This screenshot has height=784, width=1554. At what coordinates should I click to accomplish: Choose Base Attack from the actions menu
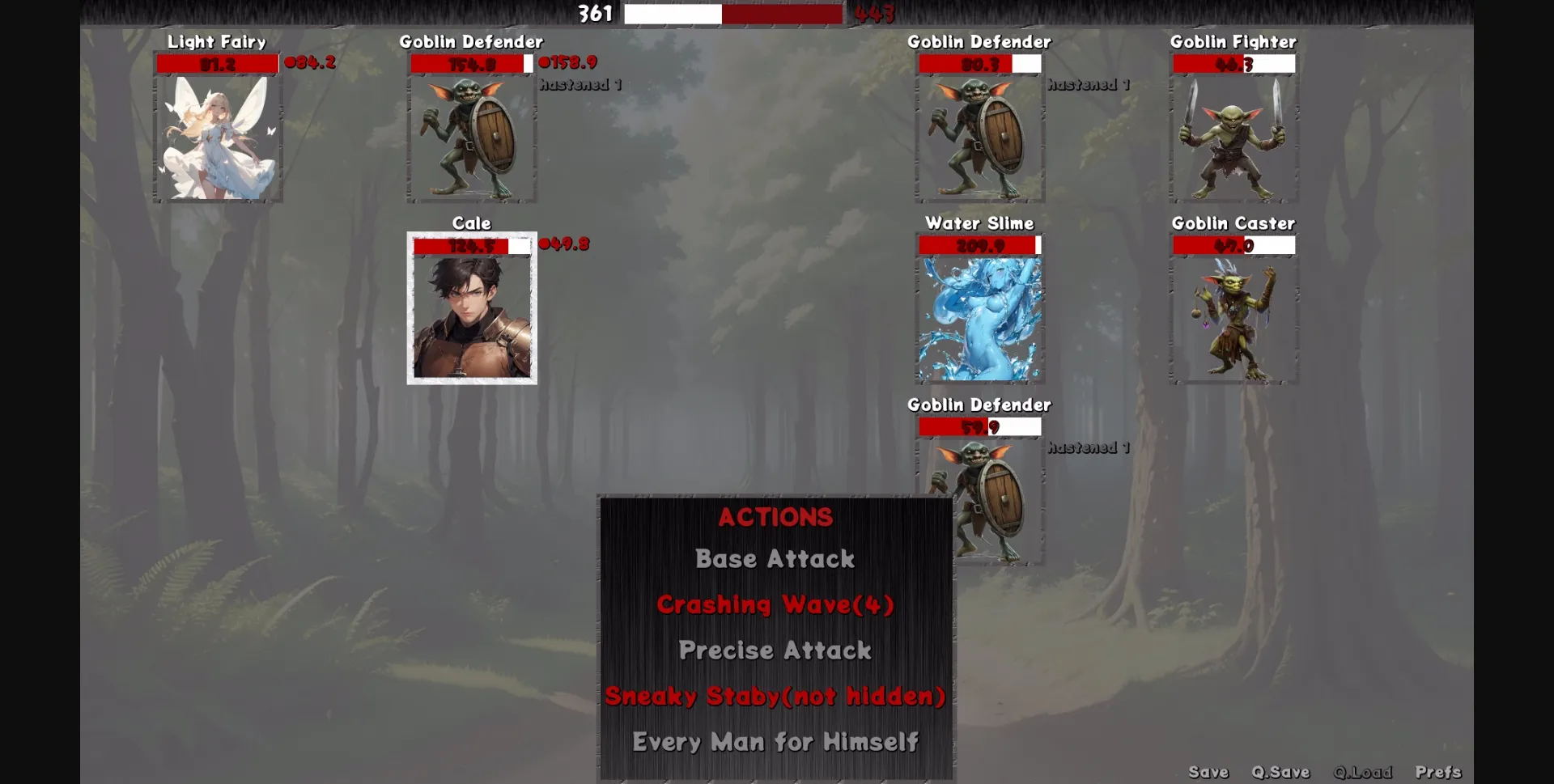774,558
